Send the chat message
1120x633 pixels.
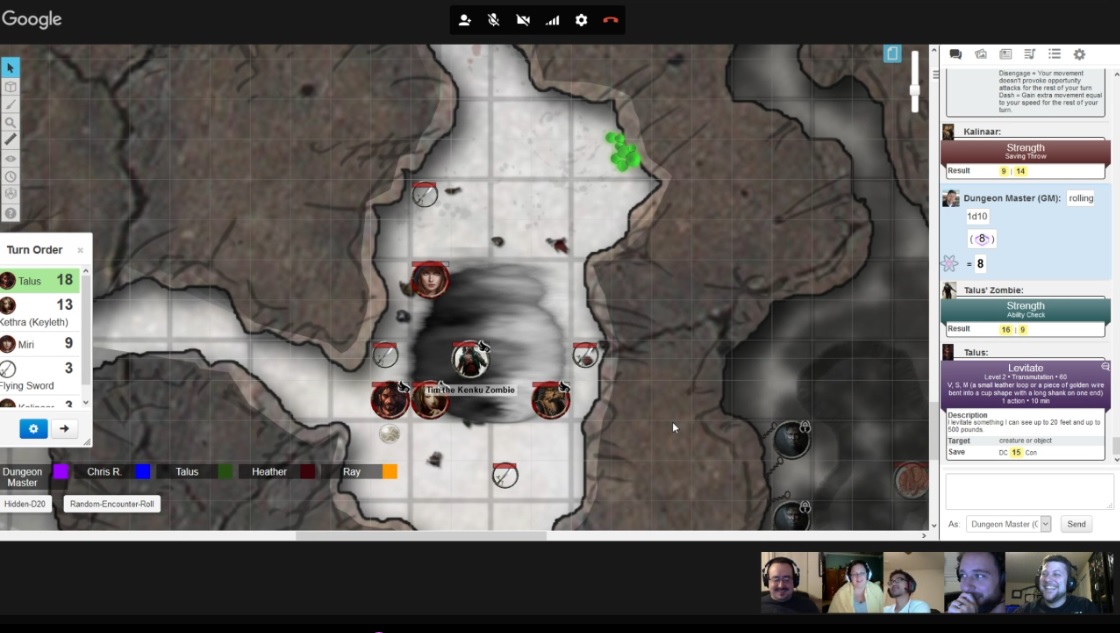(1076, 524)
